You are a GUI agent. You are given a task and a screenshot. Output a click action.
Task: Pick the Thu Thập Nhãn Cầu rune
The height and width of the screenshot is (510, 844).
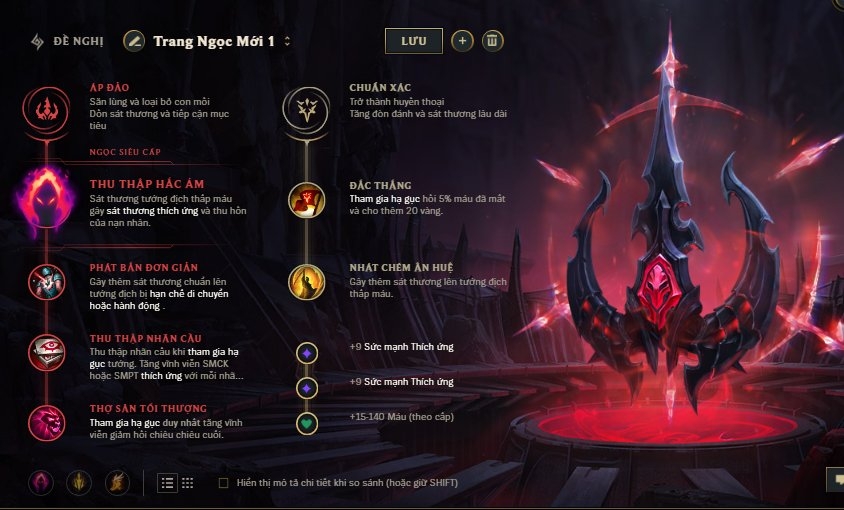44,351
